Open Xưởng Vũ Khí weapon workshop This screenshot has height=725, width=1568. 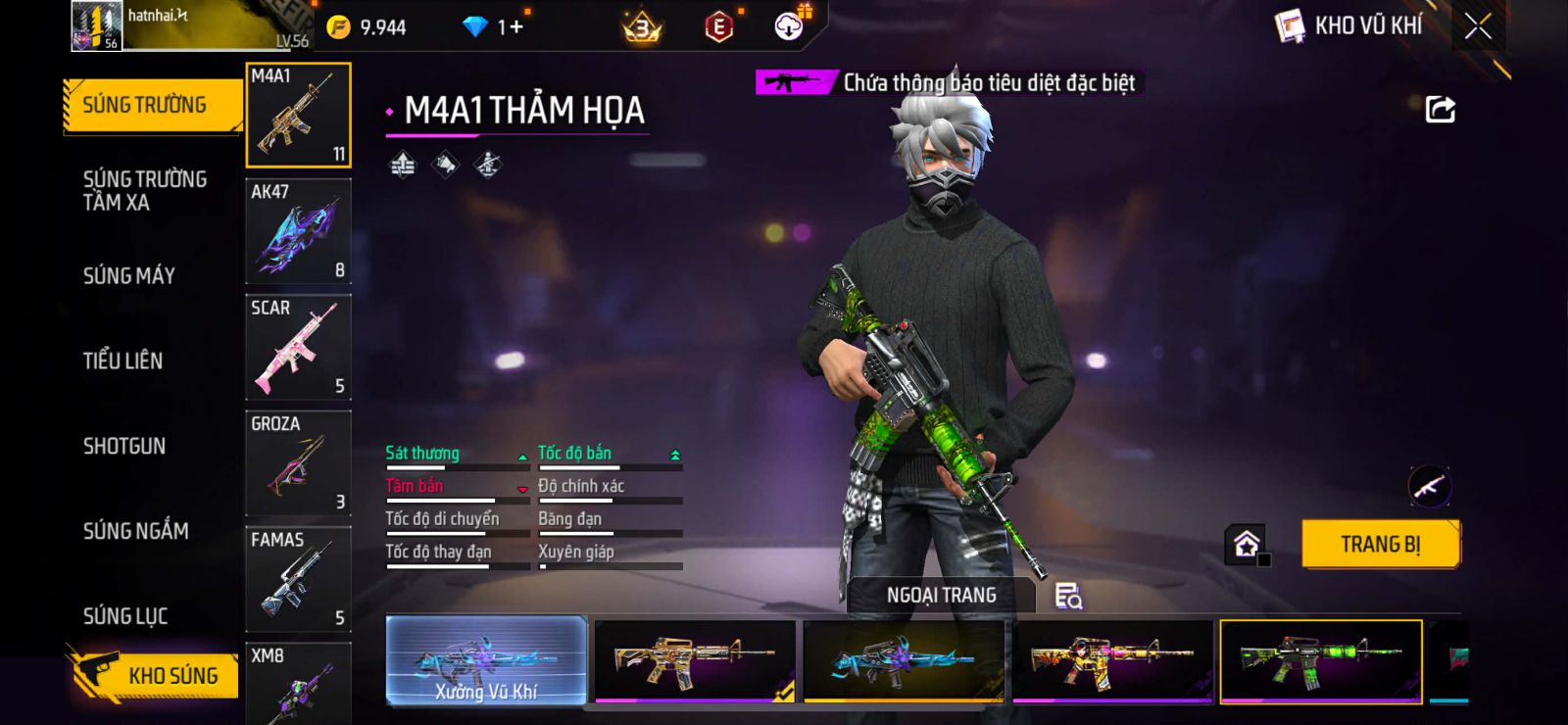click(x=487, y=660)
